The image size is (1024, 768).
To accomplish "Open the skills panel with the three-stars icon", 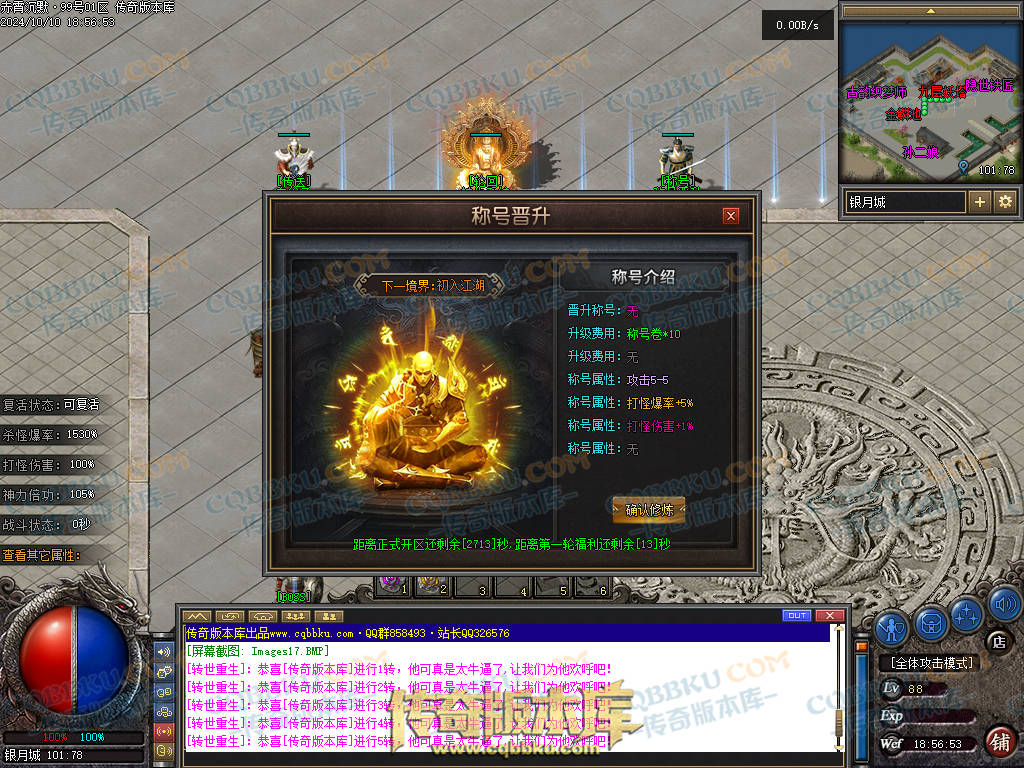I will tap(967, 613).
